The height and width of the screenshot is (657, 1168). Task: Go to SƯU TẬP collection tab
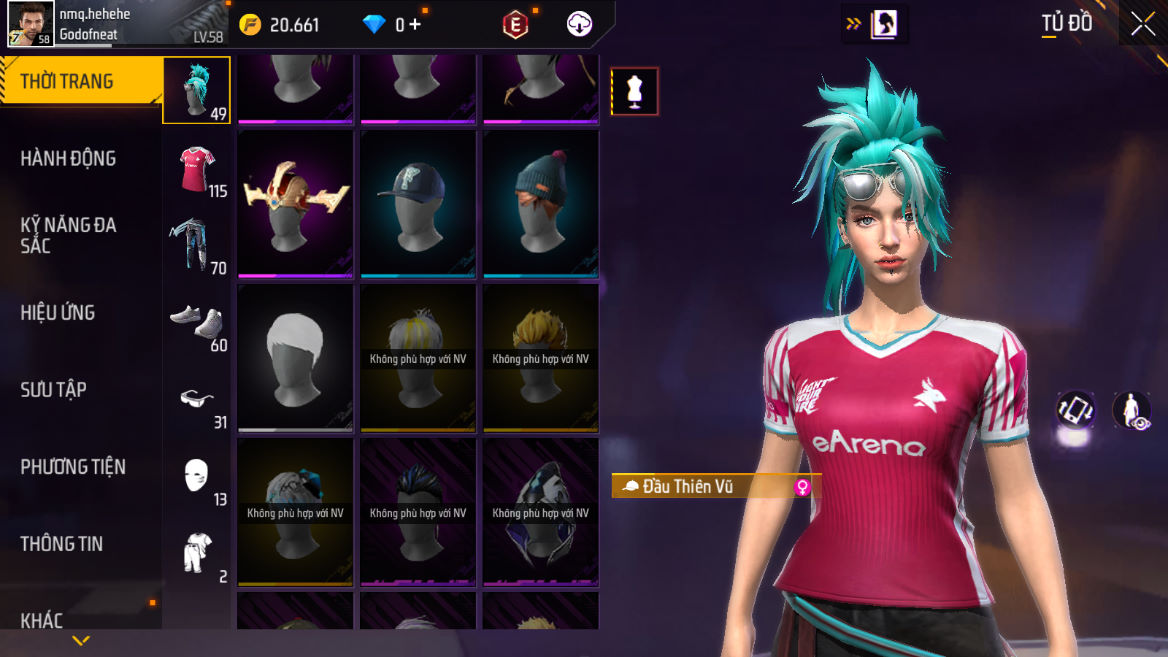pos(54,390)
